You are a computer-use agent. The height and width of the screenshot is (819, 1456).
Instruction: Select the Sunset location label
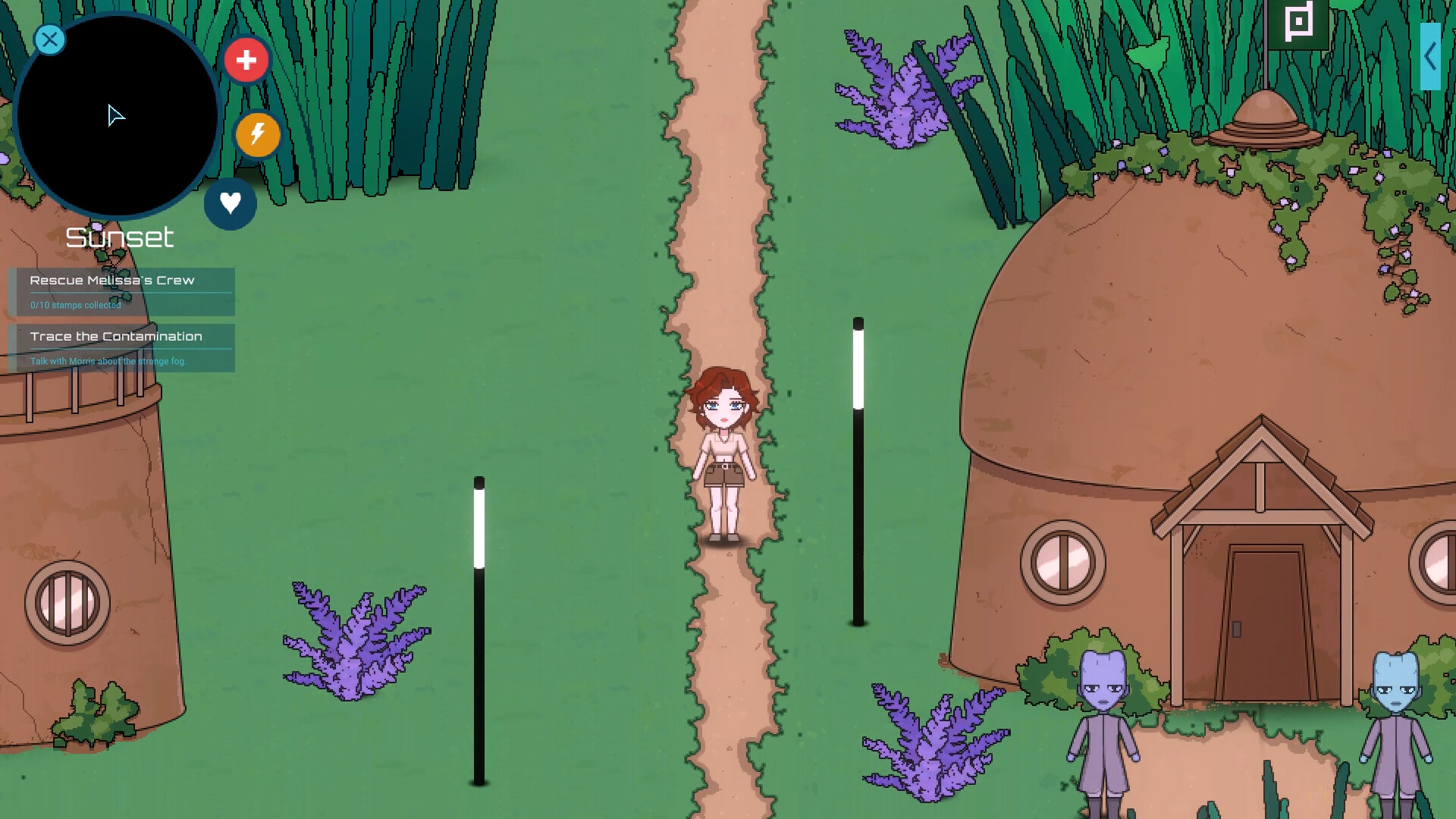[x=120, y=237]
